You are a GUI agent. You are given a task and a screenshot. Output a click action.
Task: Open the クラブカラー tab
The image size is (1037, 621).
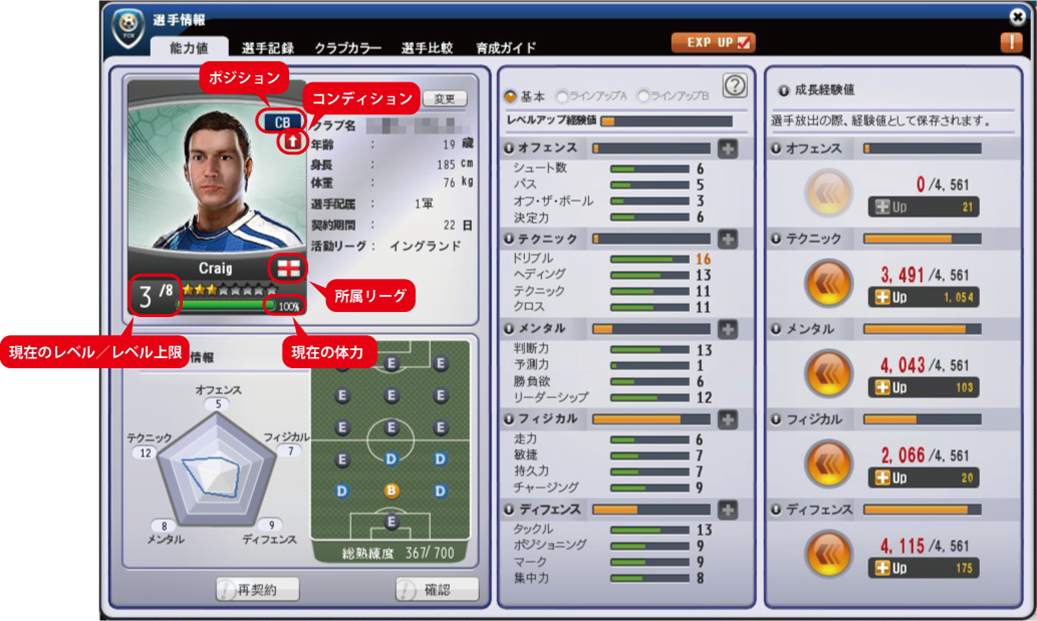pos(348,47)
